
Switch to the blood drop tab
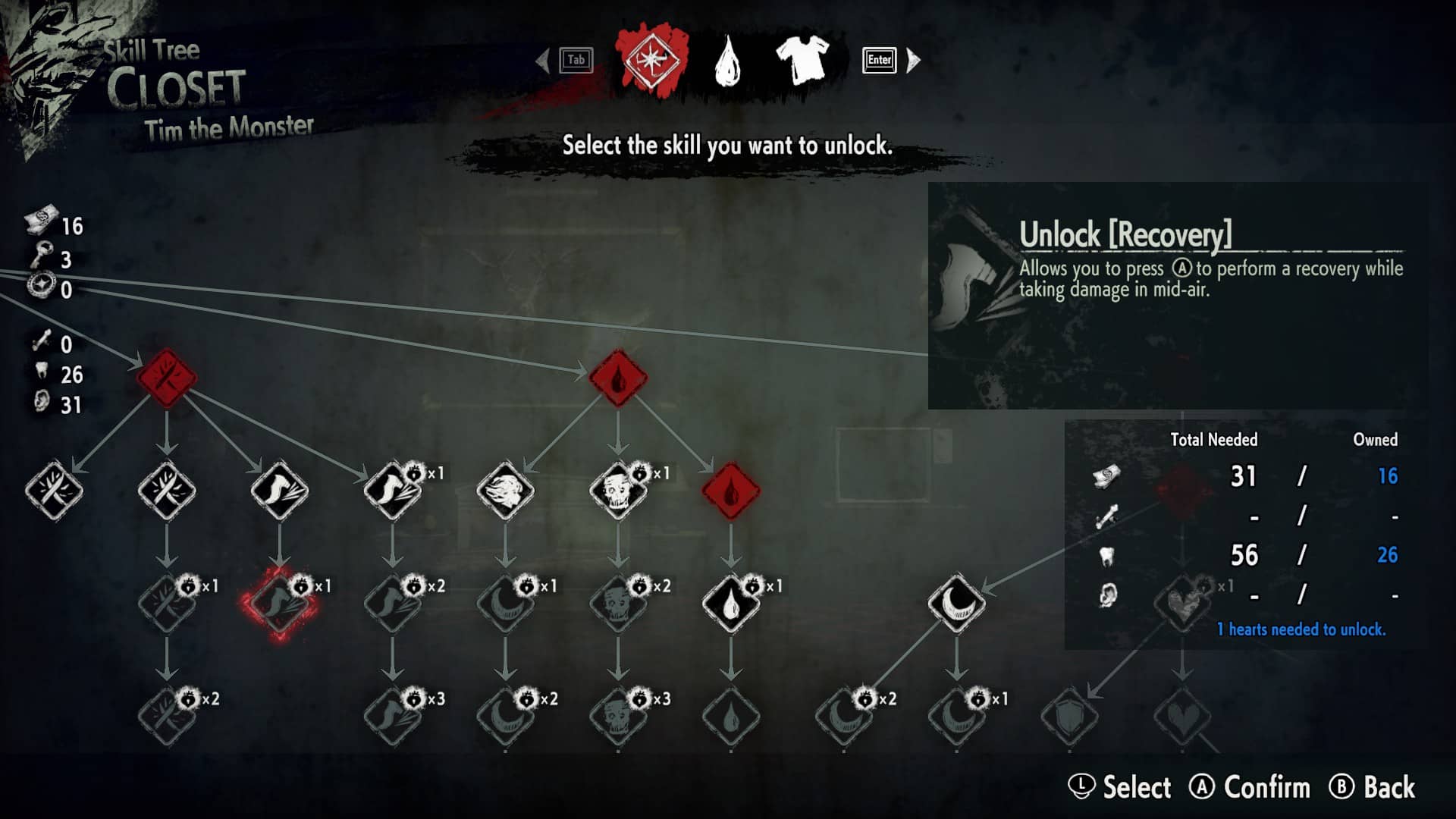[x=727, y=61]
